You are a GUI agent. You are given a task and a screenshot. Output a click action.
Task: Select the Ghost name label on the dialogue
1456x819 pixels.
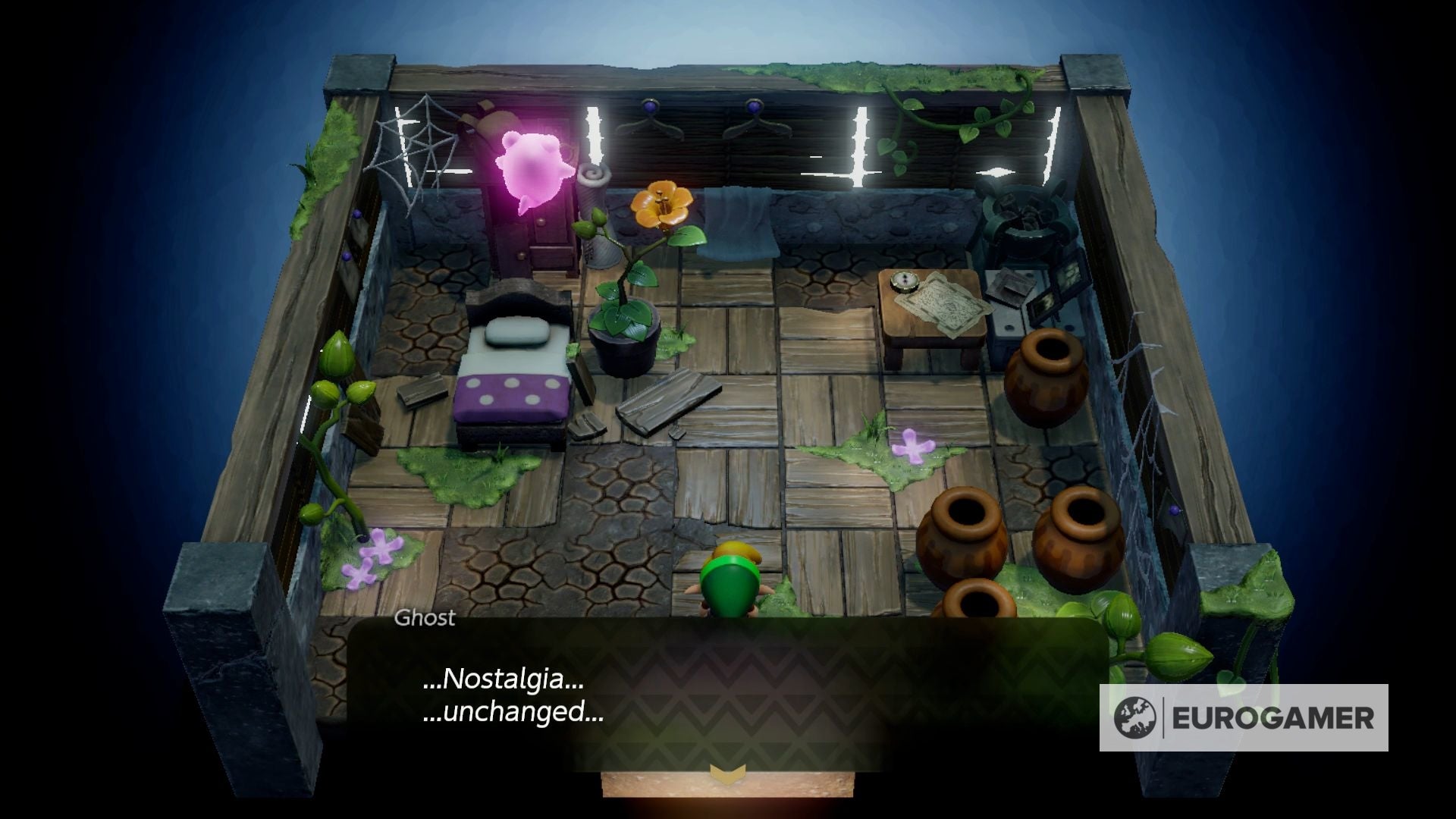click(x=424, y=618)
